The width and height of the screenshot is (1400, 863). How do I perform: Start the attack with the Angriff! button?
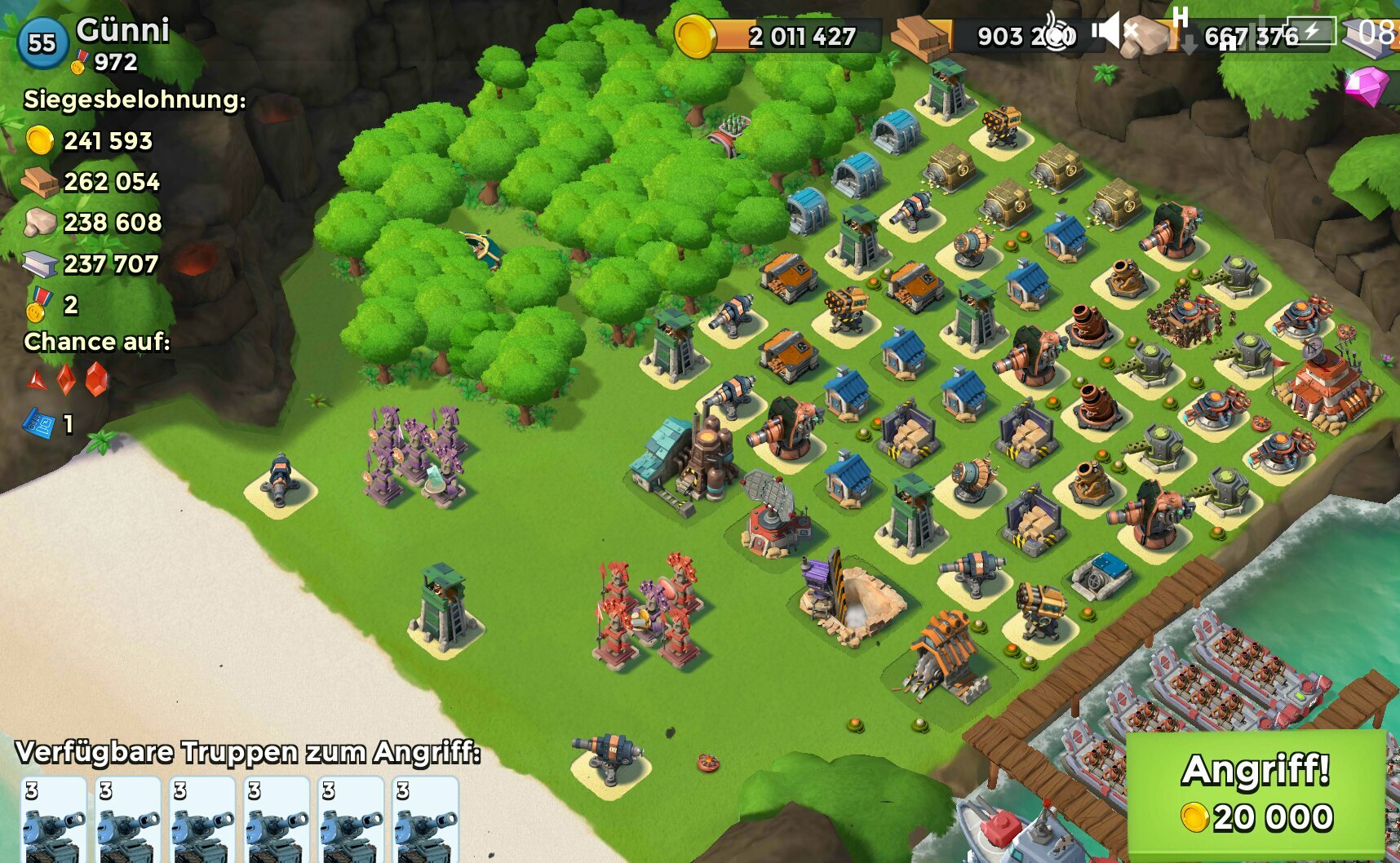1256,793
